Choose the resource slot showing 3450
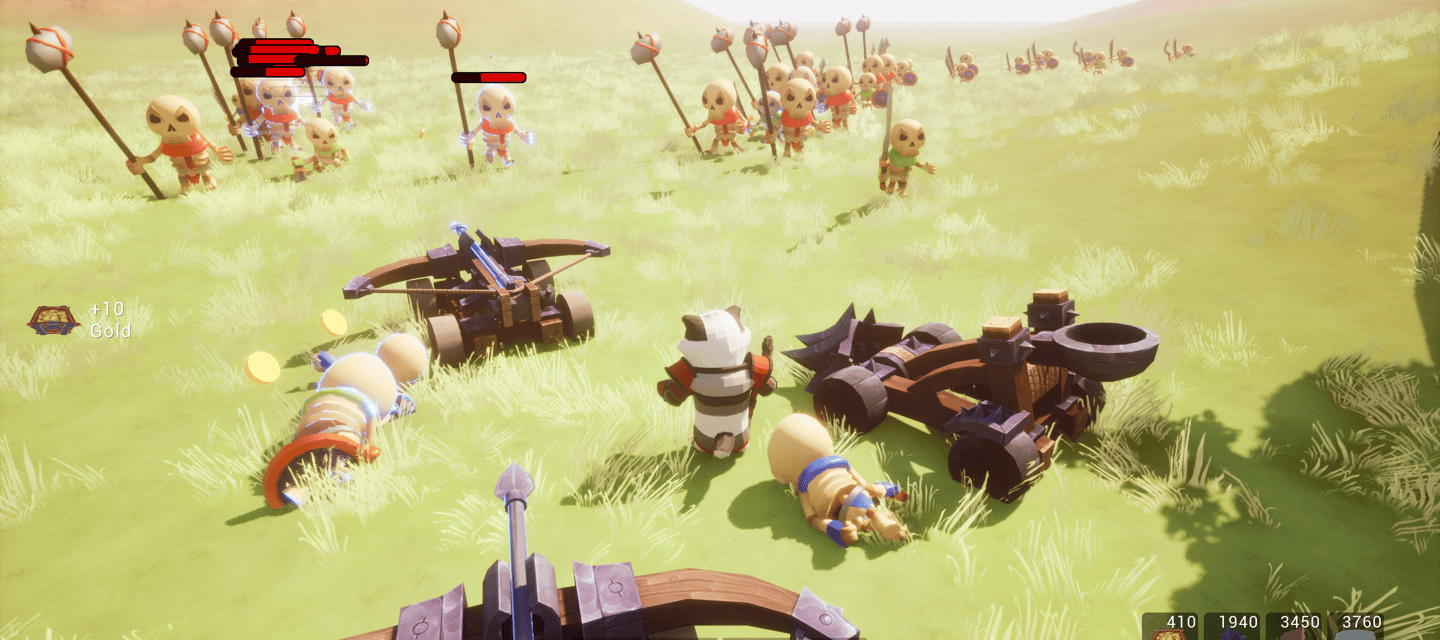The image size is (1440, 640). click(1294, 626)
